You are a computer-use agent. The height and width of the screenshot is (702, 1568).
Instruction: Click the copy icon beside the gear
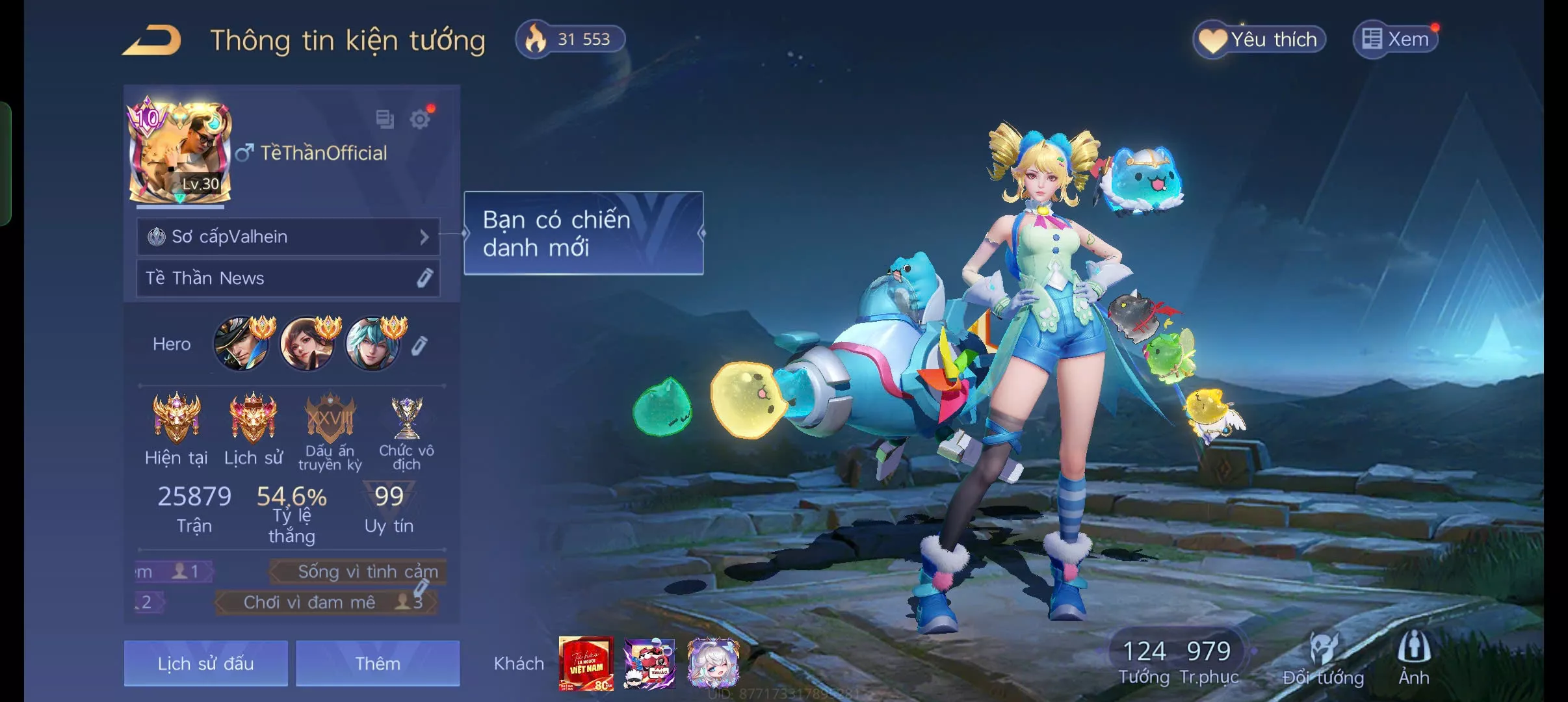click(385, 119)
